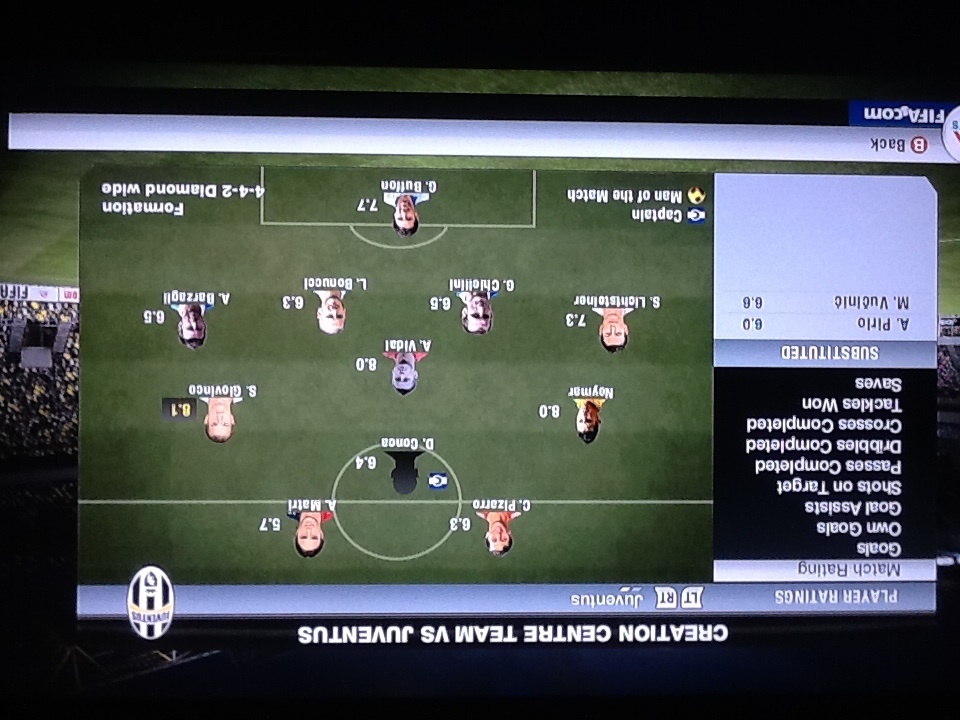Image resolution: width=960 pixels, height=720 pixels.
Task: Show Shots on Target stat
Action: coord(842,486)
